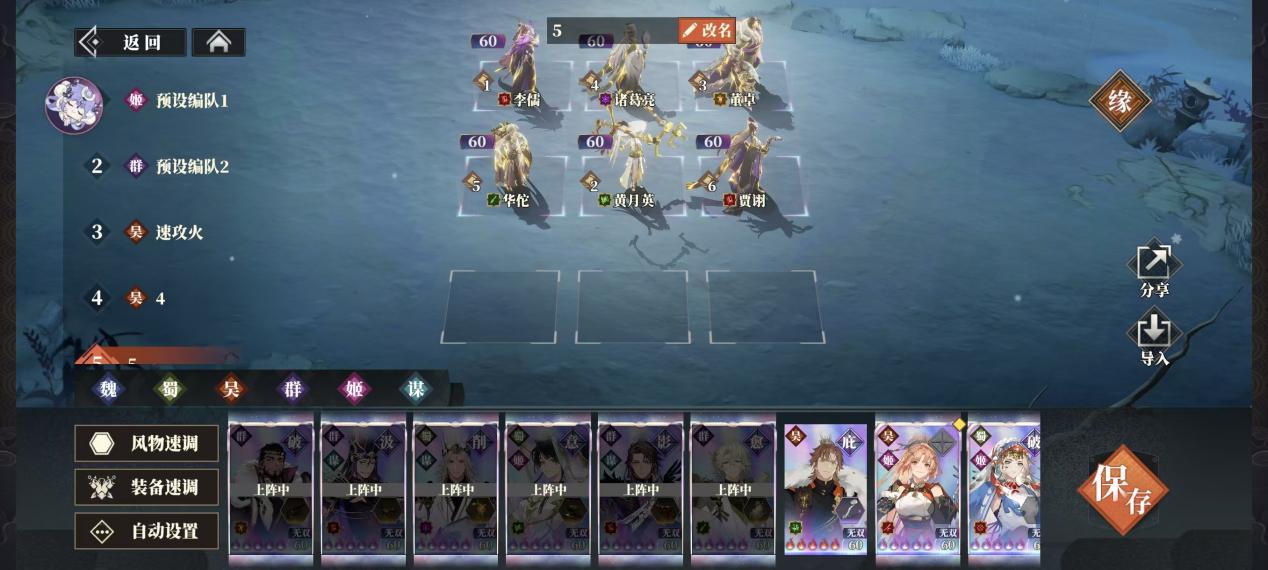Select preset team 预设编队1
Viewport: 1268px width, 570px height.
click(x=191, y=101)
